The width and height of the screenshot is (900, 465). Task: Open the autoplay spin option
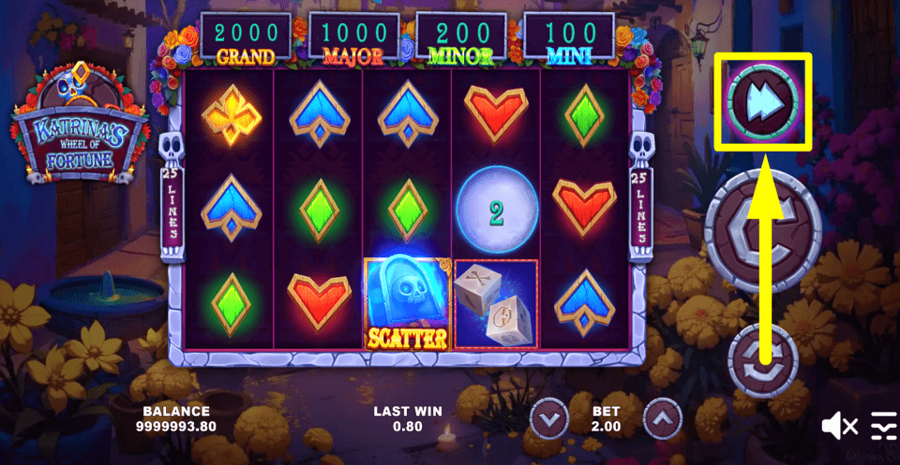coord(763,362)
